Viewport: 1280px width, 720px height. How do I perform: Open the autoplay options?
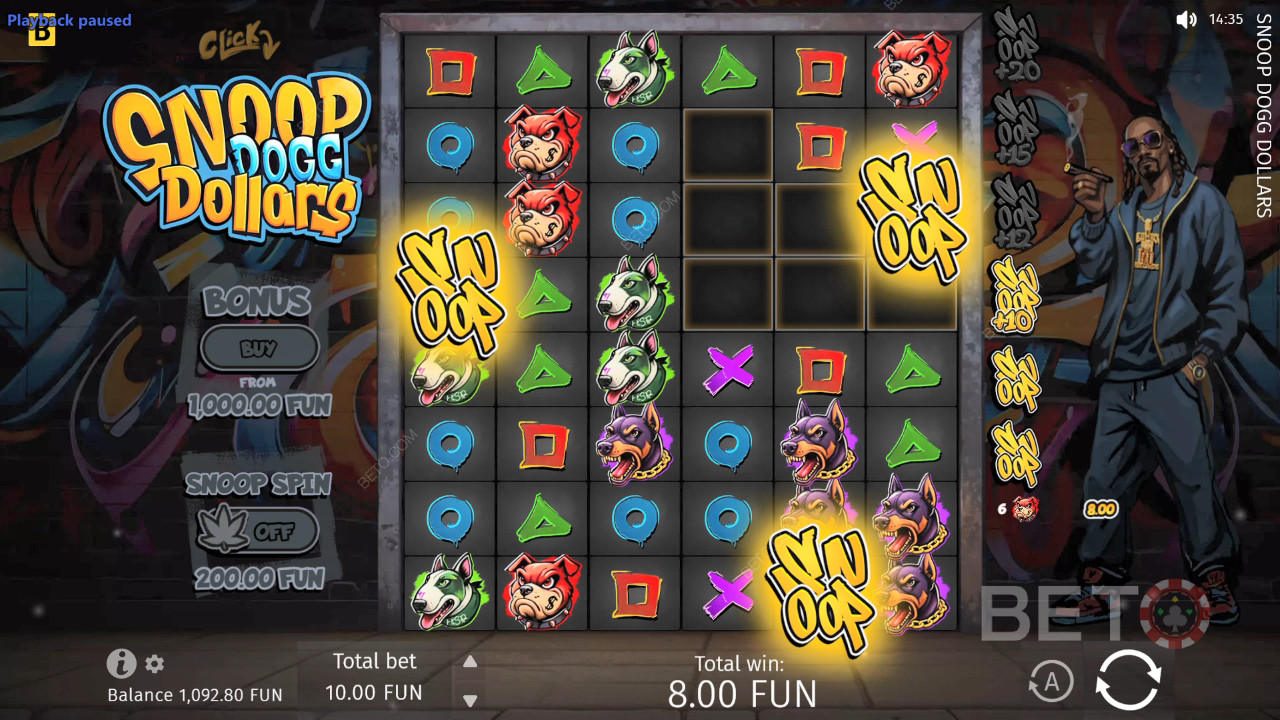point(1050,682)
